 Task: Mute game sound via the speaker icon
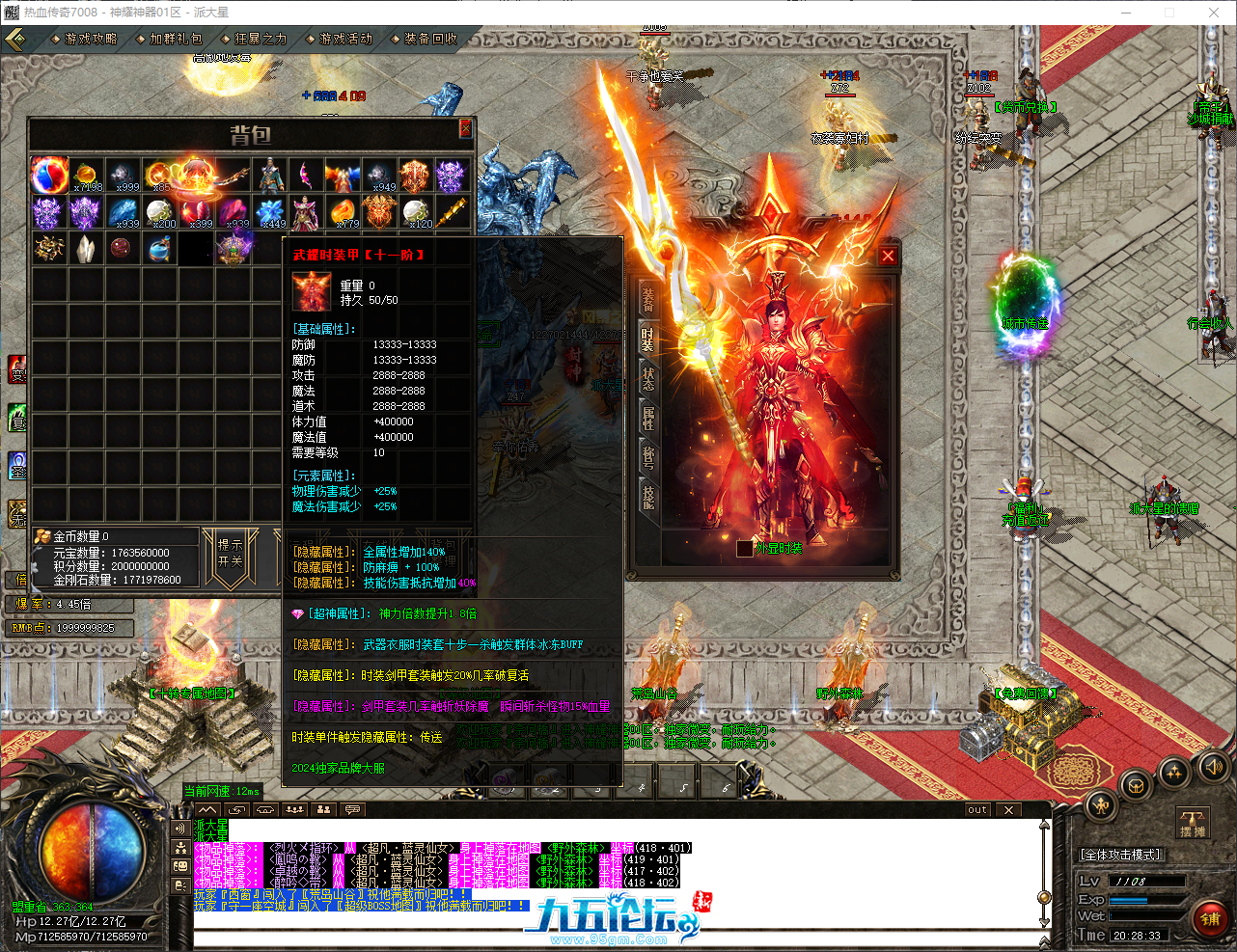[x=1214, y=768]
